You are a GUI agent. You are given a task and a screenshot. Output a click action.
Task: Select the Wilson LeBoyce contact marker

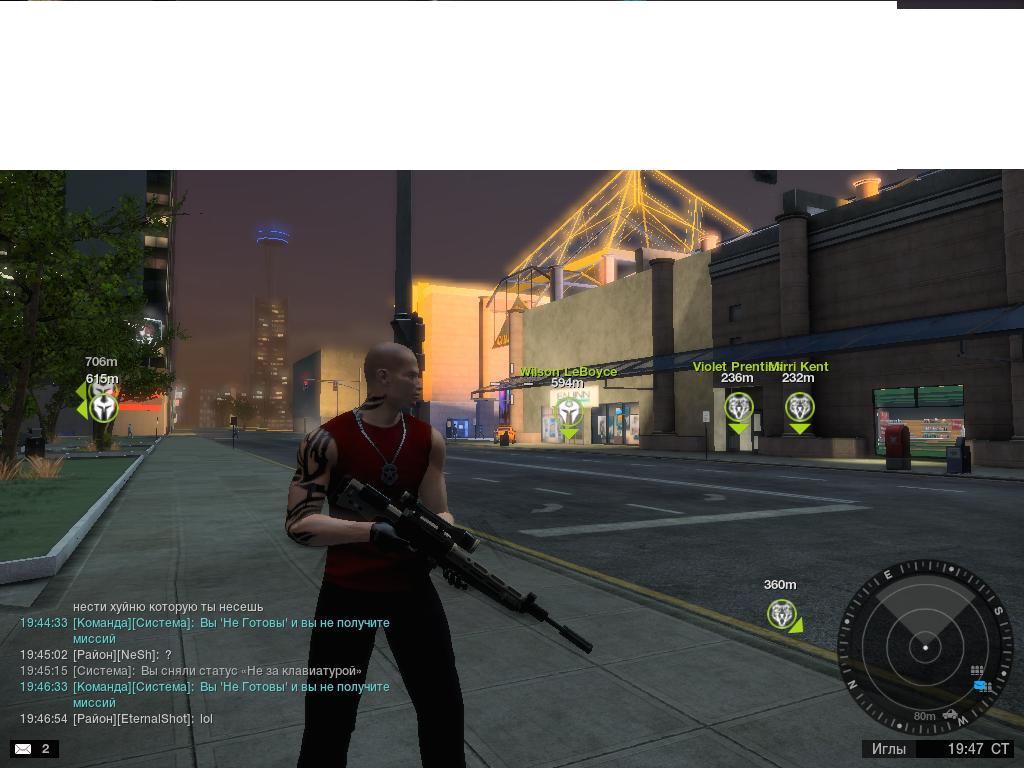[569, 410]
